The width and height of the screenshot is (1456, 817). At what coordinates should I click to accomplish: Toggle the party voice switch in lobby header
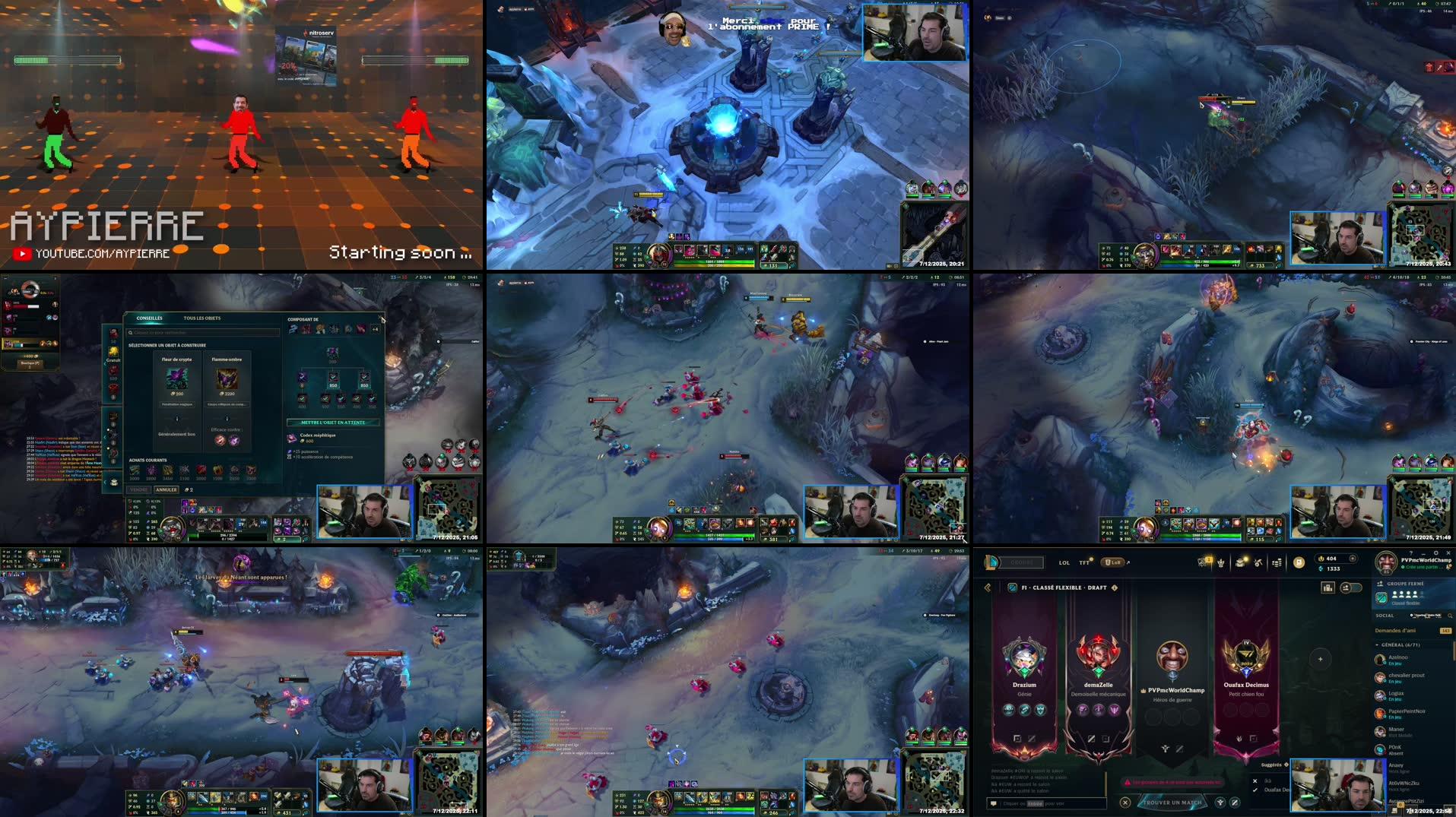(1350, 587)
